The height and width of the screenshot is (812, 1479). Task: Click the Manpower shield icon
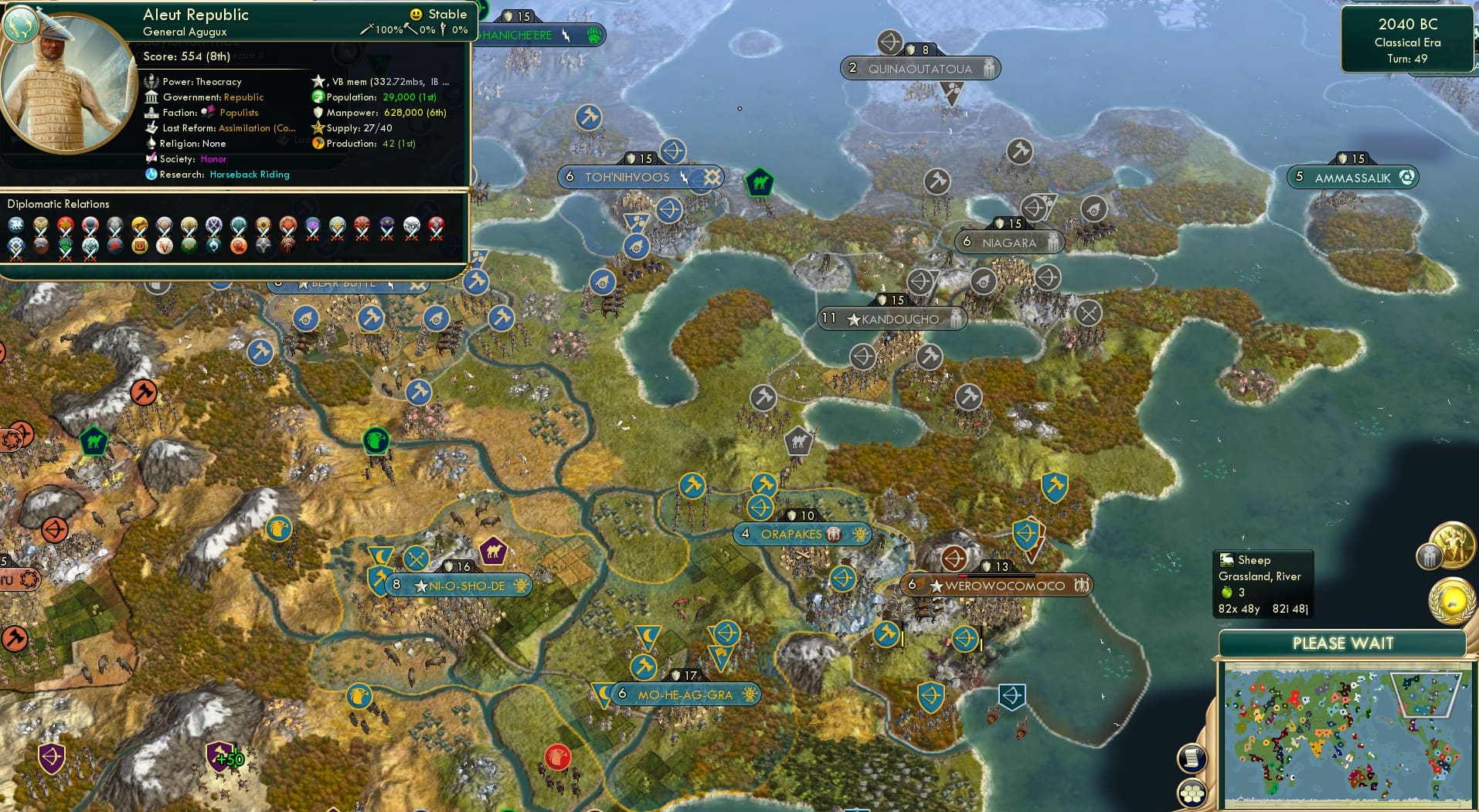[318, 114]
